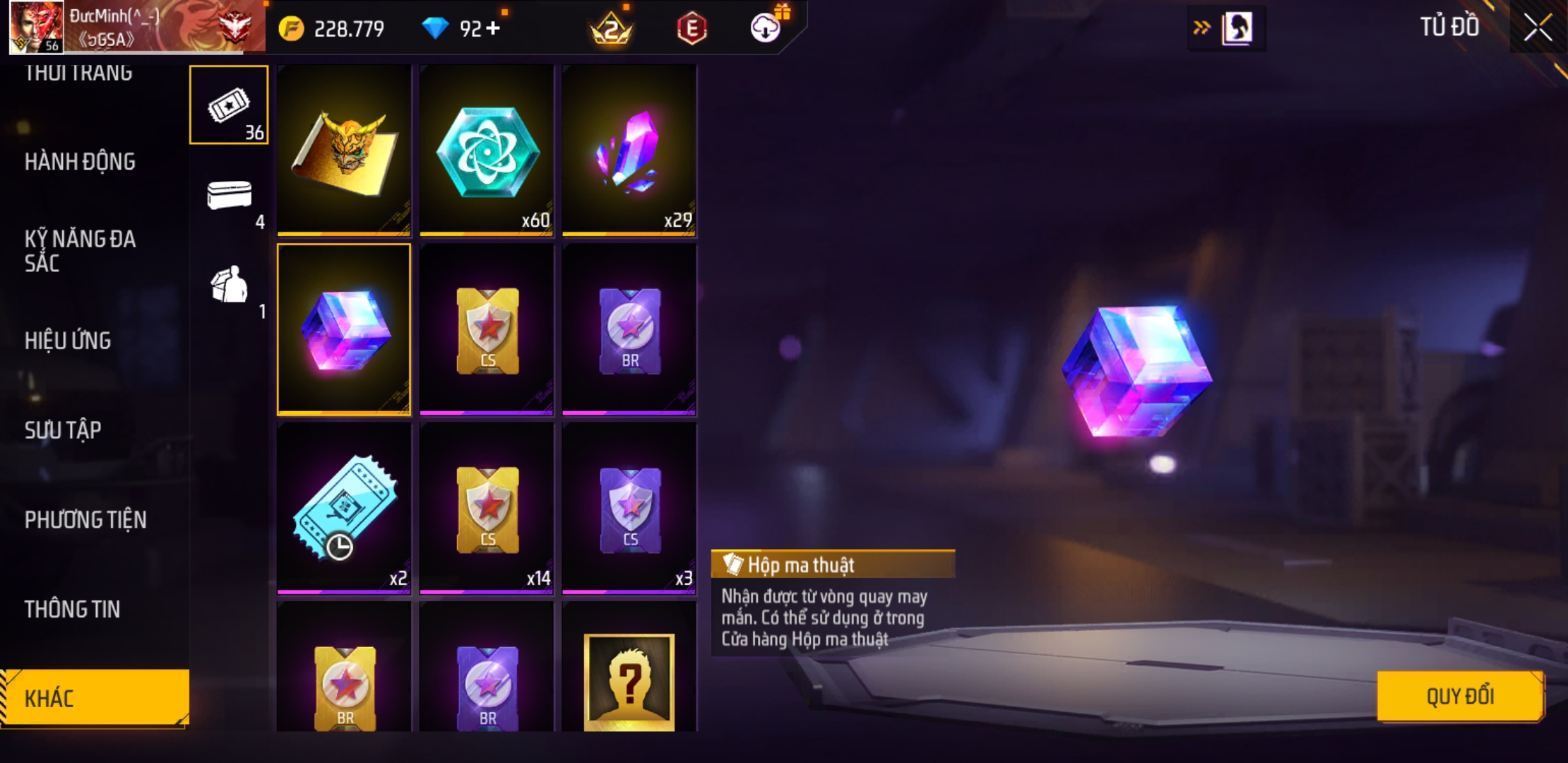Click the Quy Đổi exchange button
This screenshot has width=1568, height=763.
[1459, 697]
